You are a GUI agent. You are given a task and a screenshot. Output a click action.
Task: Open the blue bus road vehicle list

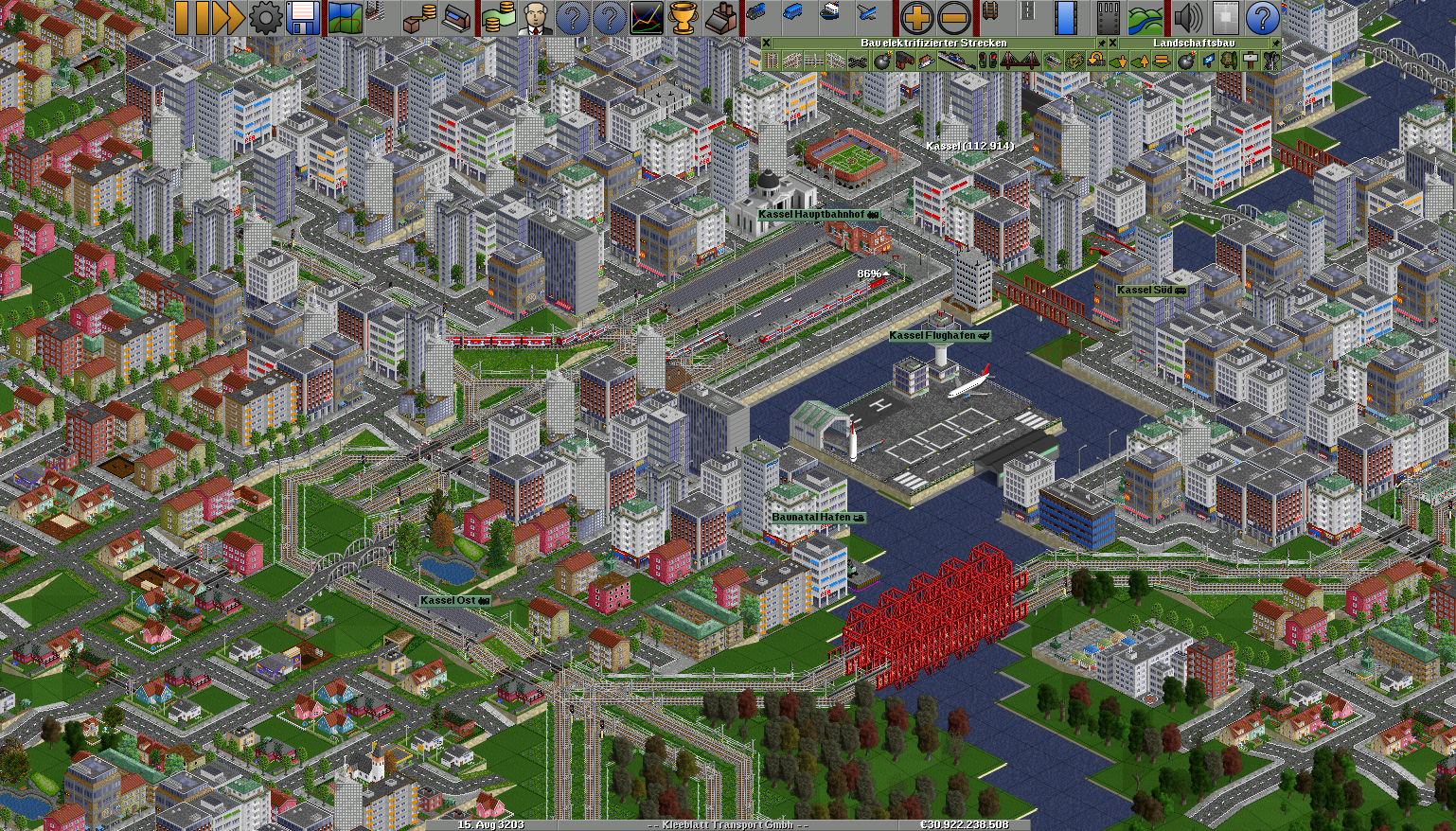point(792,14)
